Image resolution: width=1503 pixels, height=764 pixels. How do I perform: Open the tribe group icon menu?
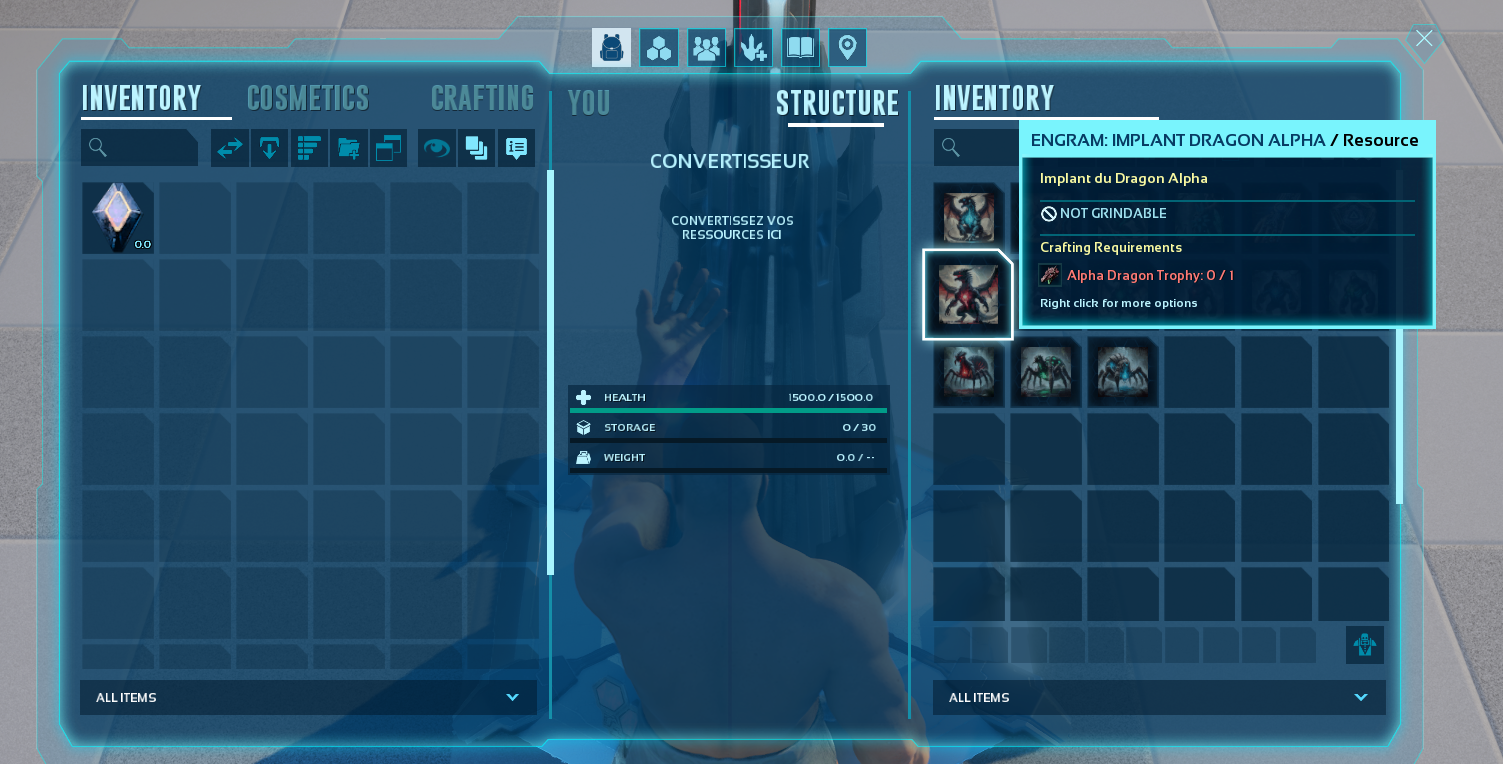706,48
